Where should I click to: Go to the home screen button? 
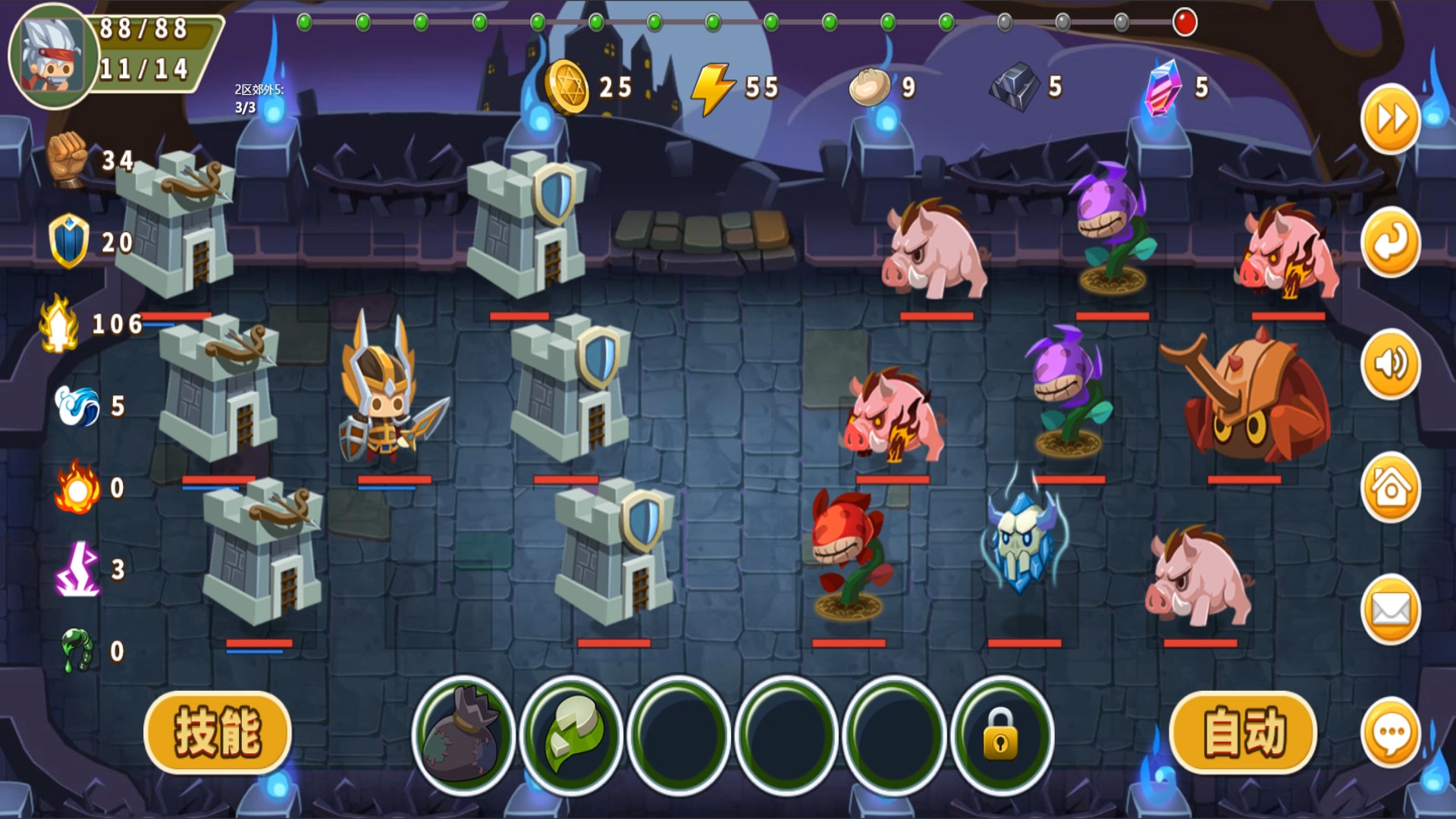click(1391, 488)
